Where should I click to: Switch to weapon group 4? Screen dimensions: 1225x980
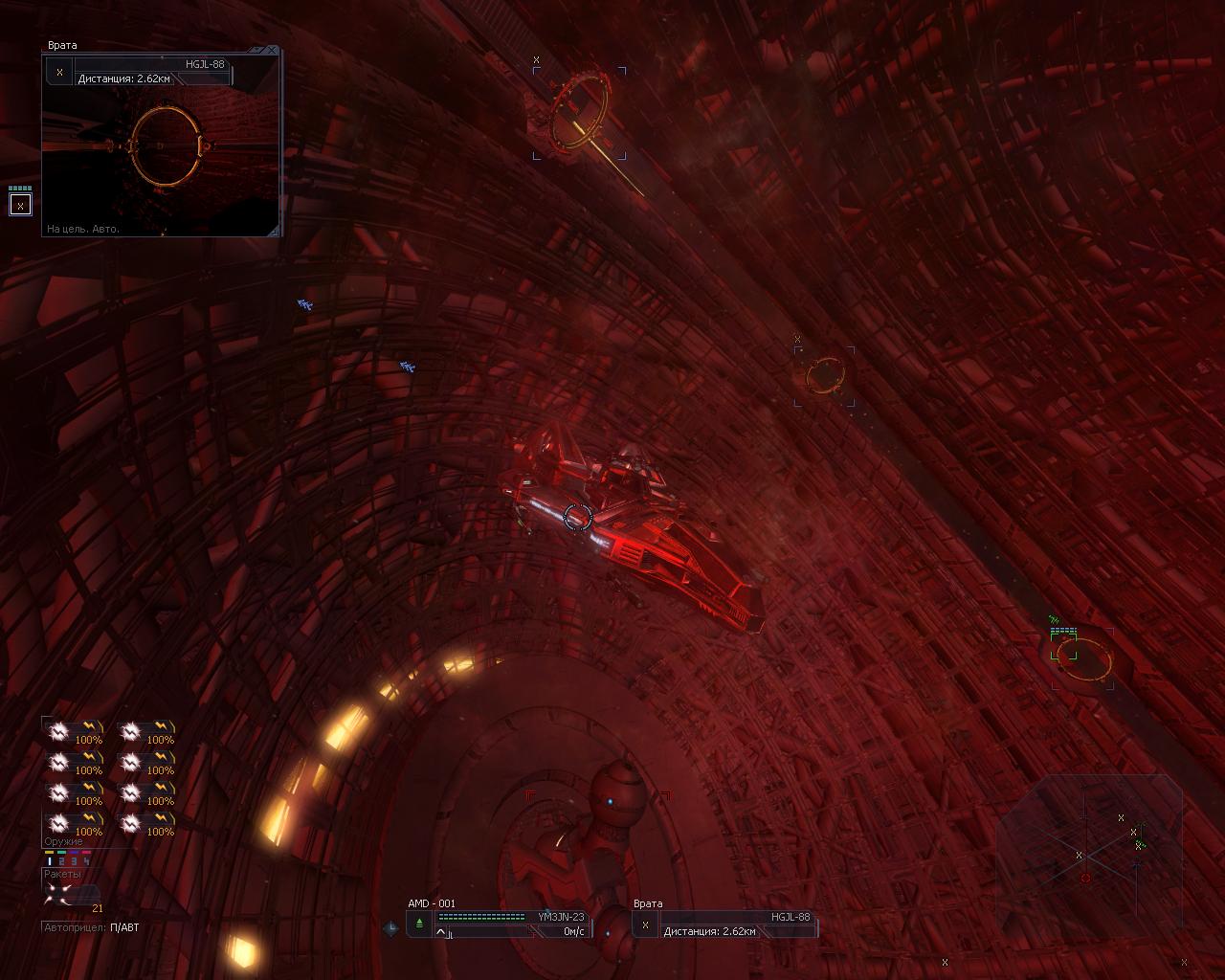coord(86,860)
